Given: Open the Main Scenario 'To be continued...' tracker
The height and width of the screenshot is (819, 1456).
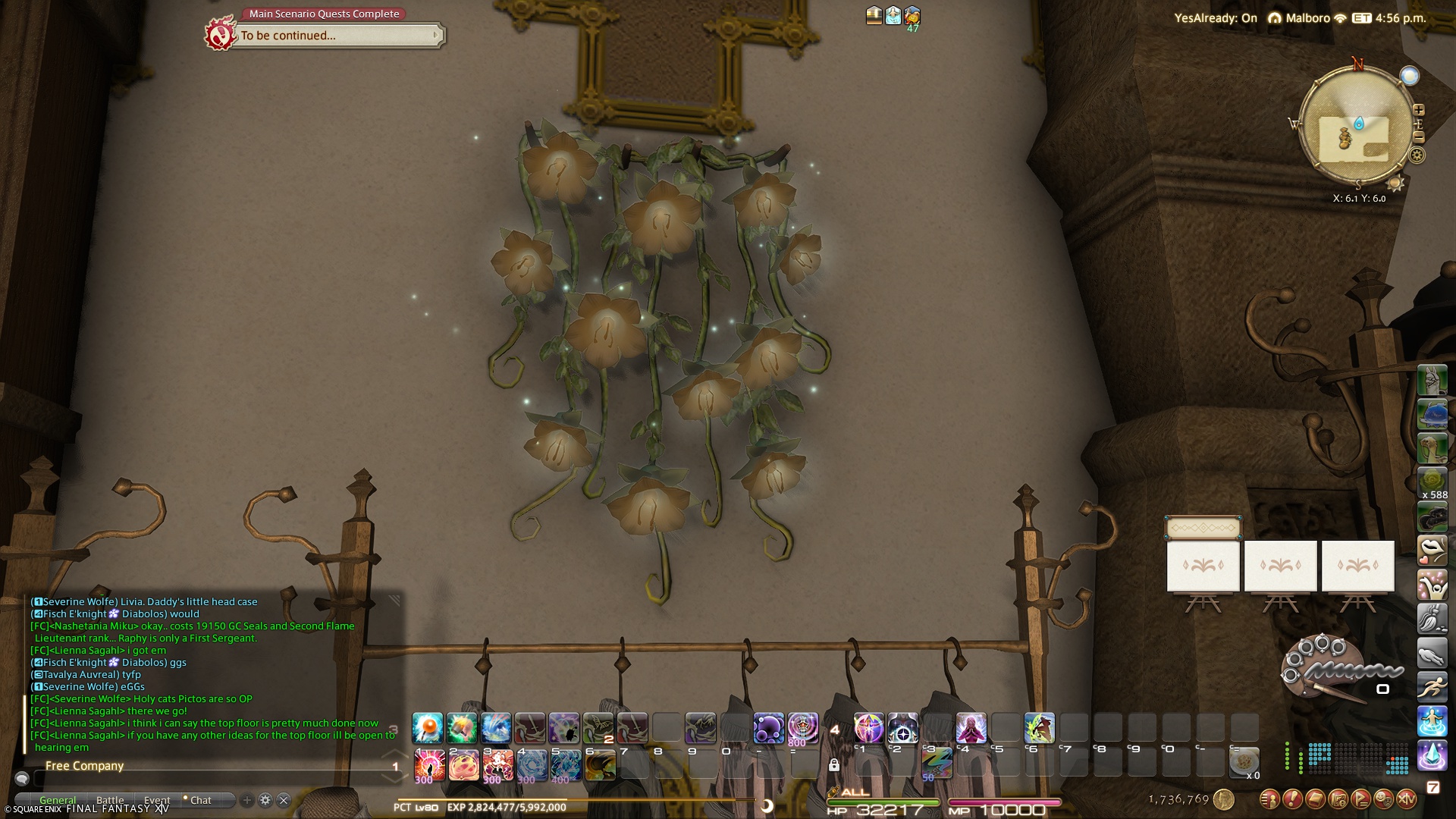Looking at the screenshot, I should pos(337,36).
